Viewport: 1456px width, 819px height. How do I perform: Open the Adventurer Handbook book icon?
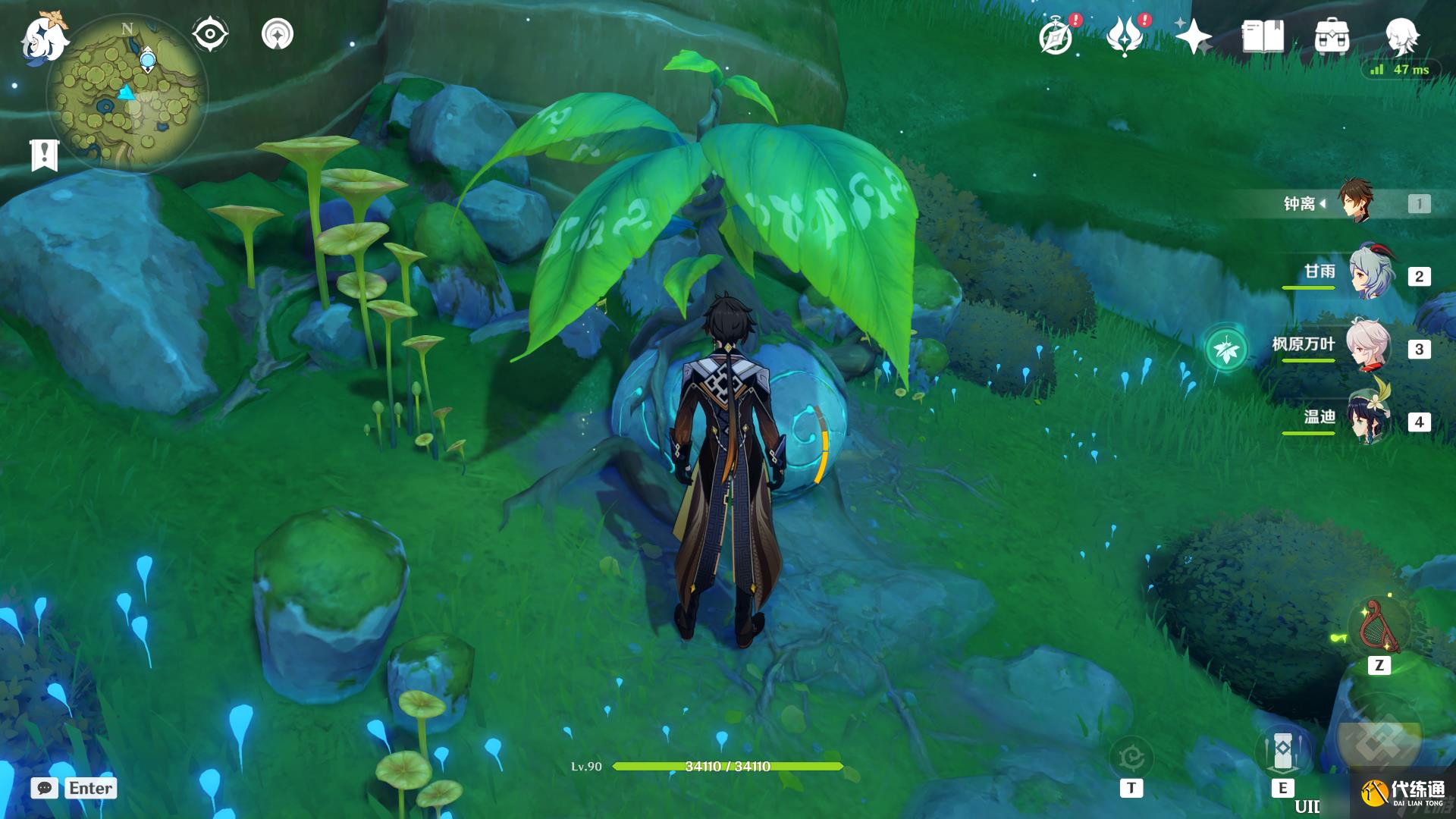click(1263, 36)
